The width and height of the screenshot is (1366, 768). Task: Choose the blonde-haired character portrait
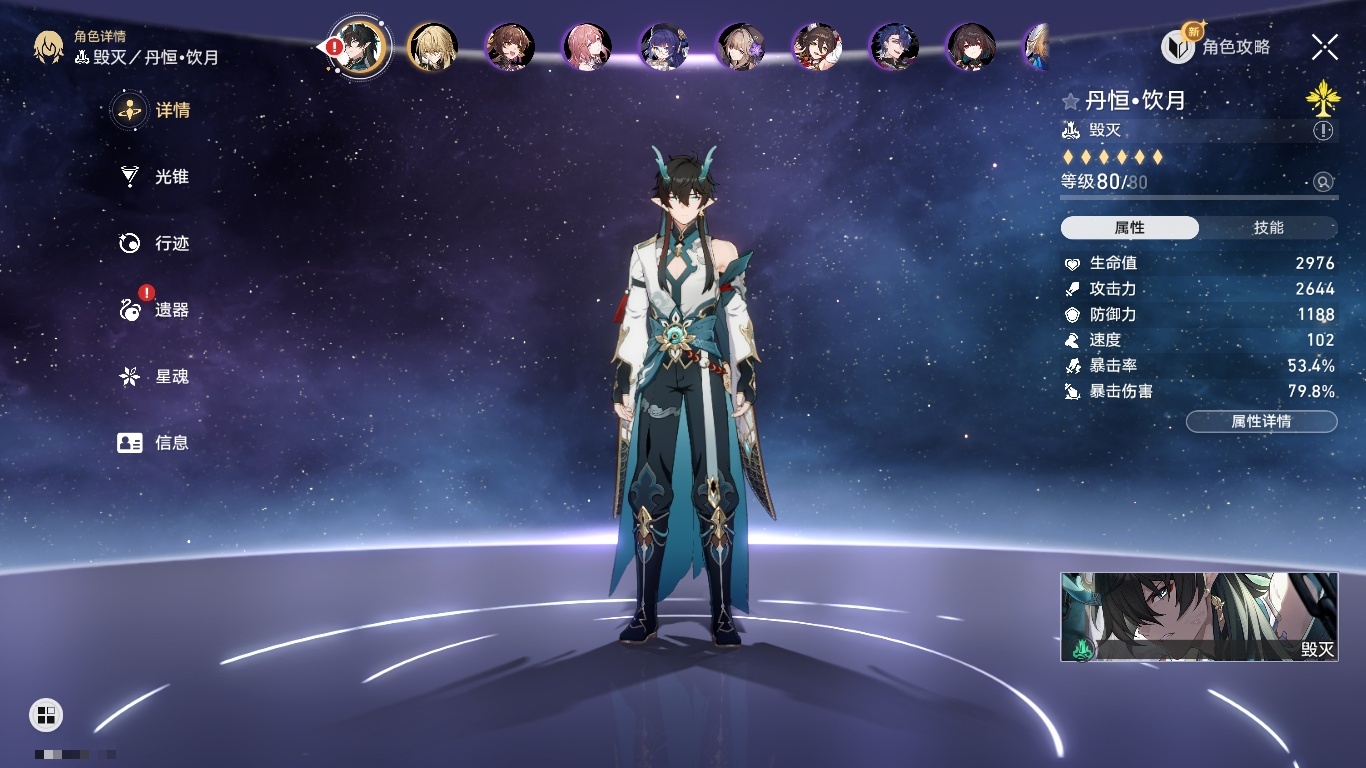pyautogui.click(x=433, y=47)
